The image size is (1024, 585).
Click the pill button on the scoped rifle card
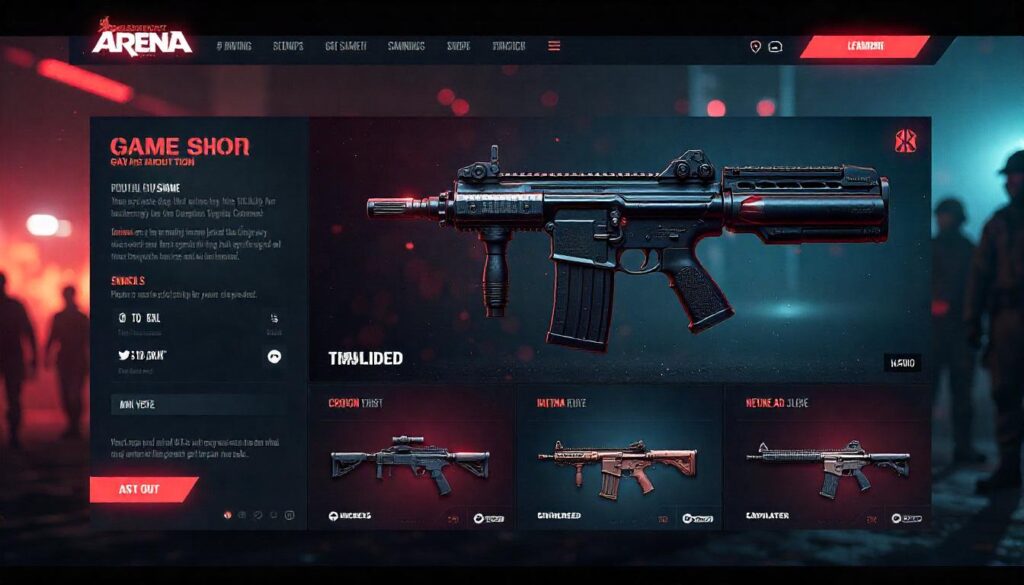click(489, 518)
